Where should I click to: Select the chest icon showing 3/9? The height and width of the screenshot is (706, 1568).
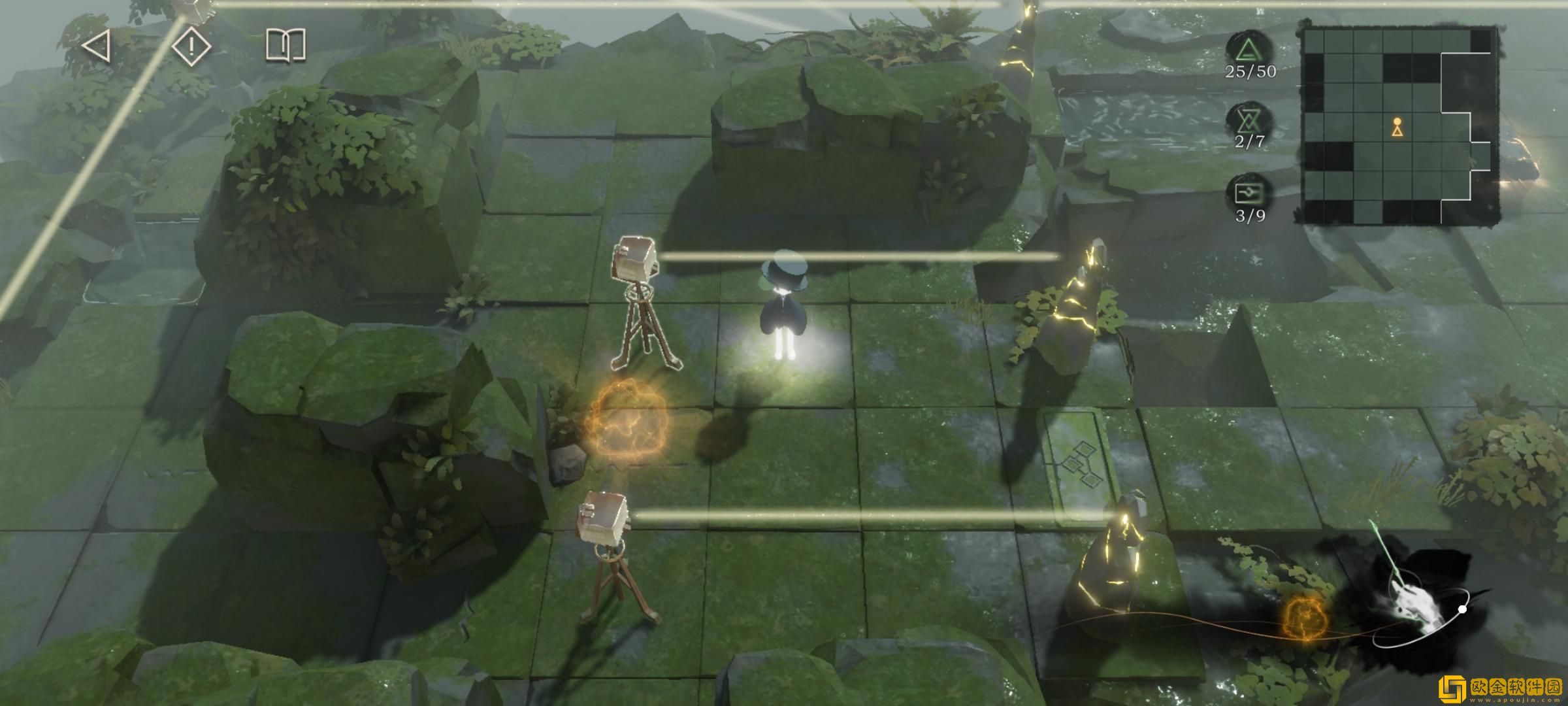pos(1249,193)
